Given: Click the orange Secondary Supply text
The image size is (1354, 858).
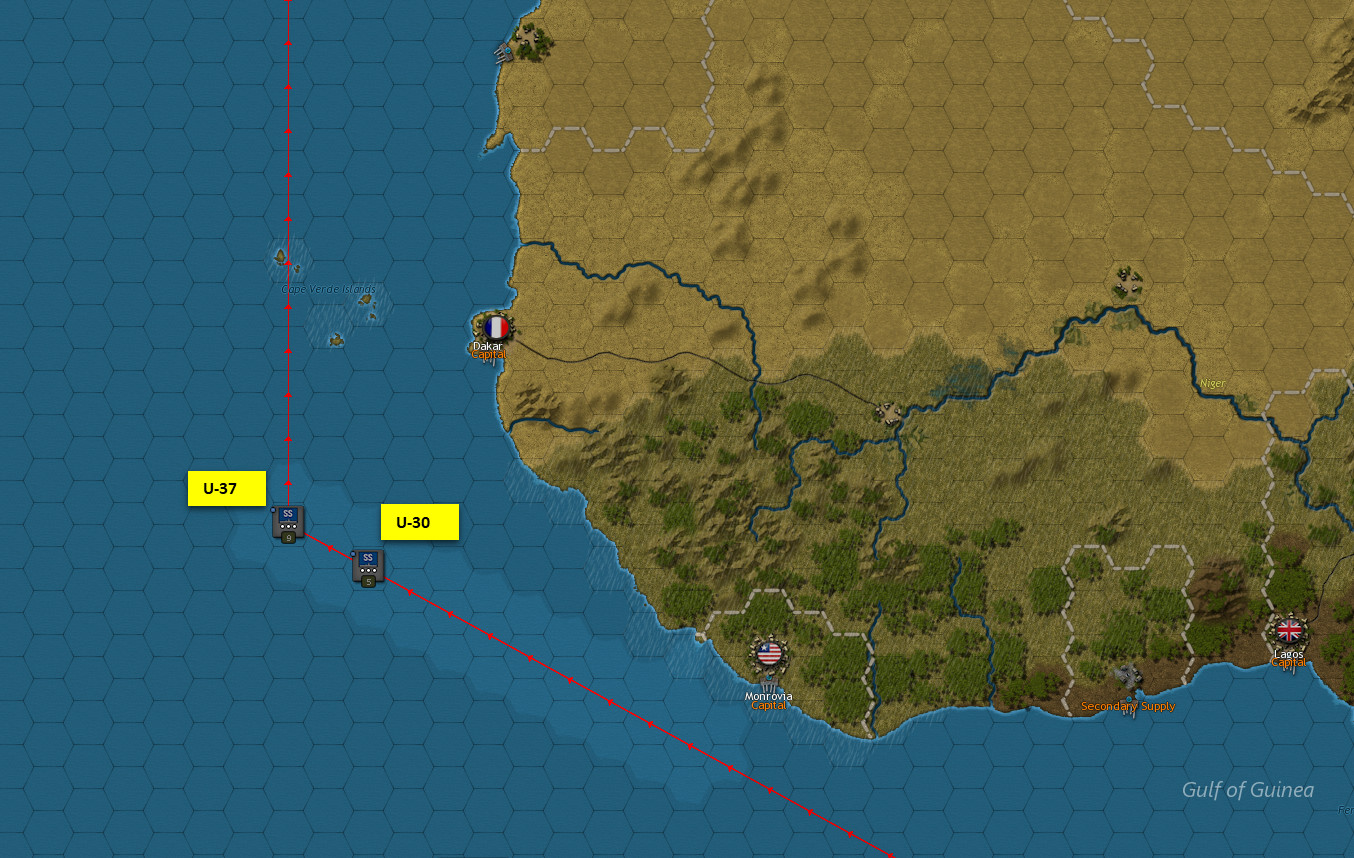Looking at the screenshot, I should [1128, 705].
